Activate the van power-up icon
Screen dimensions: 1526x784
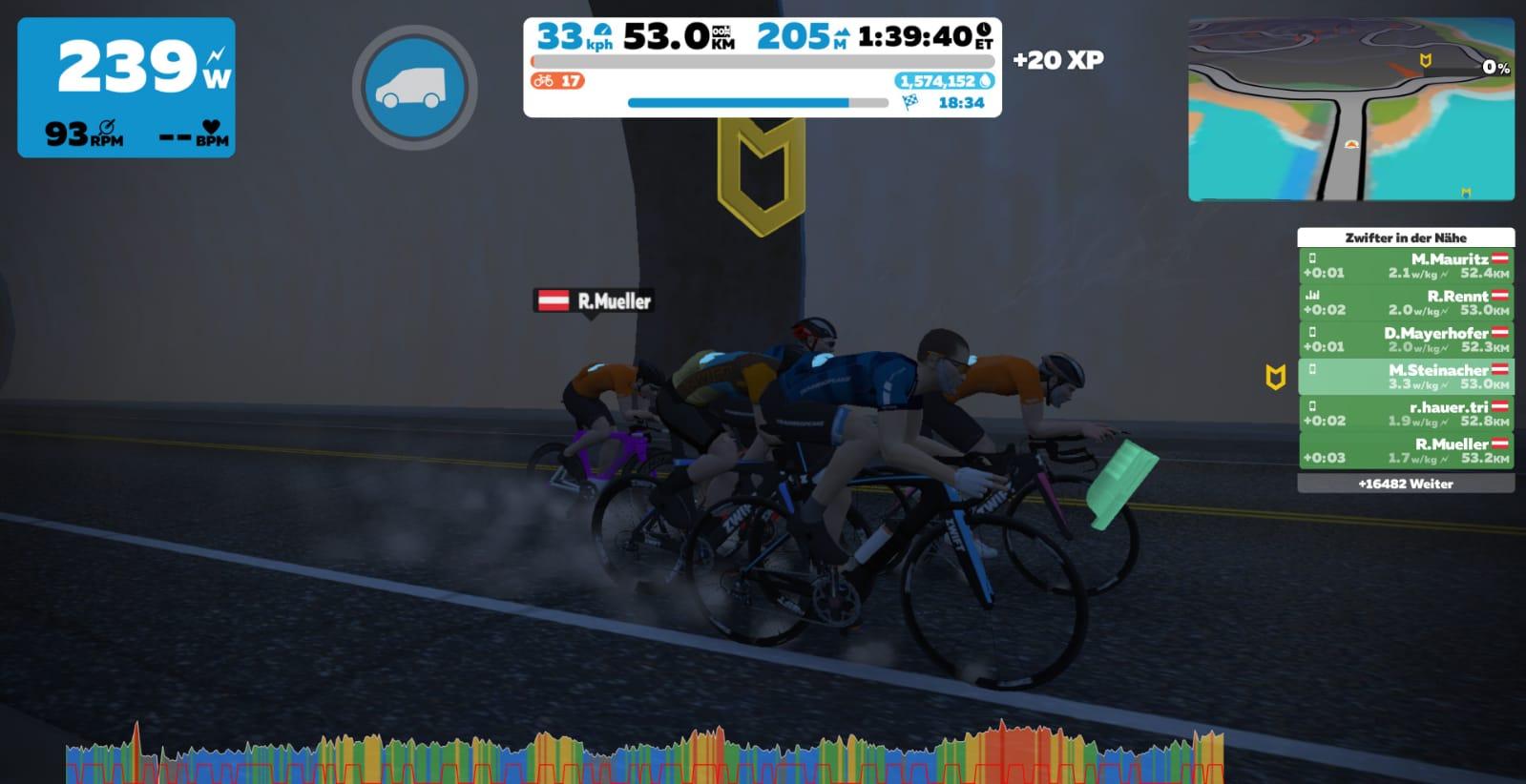tap(414, 88)
